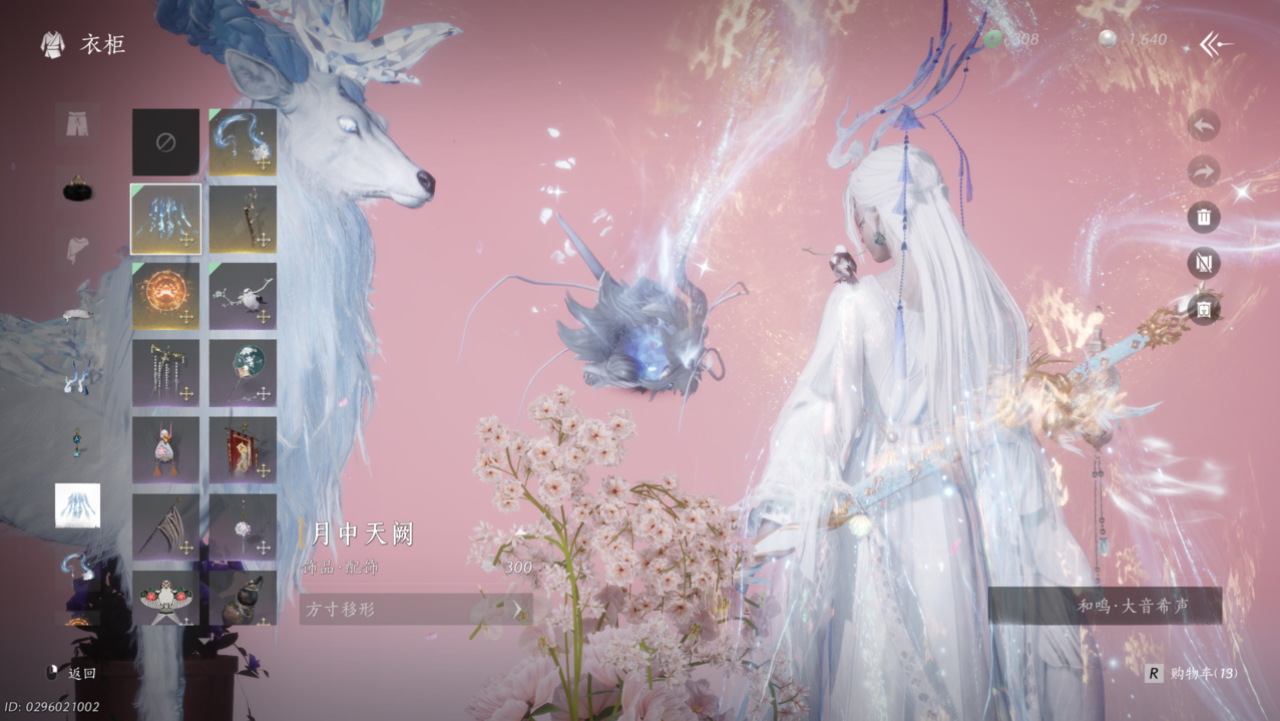This screenshot has width=1280, height=721.
Task: Select the hanging bead chimes accessory
Action: pos(166,373)
